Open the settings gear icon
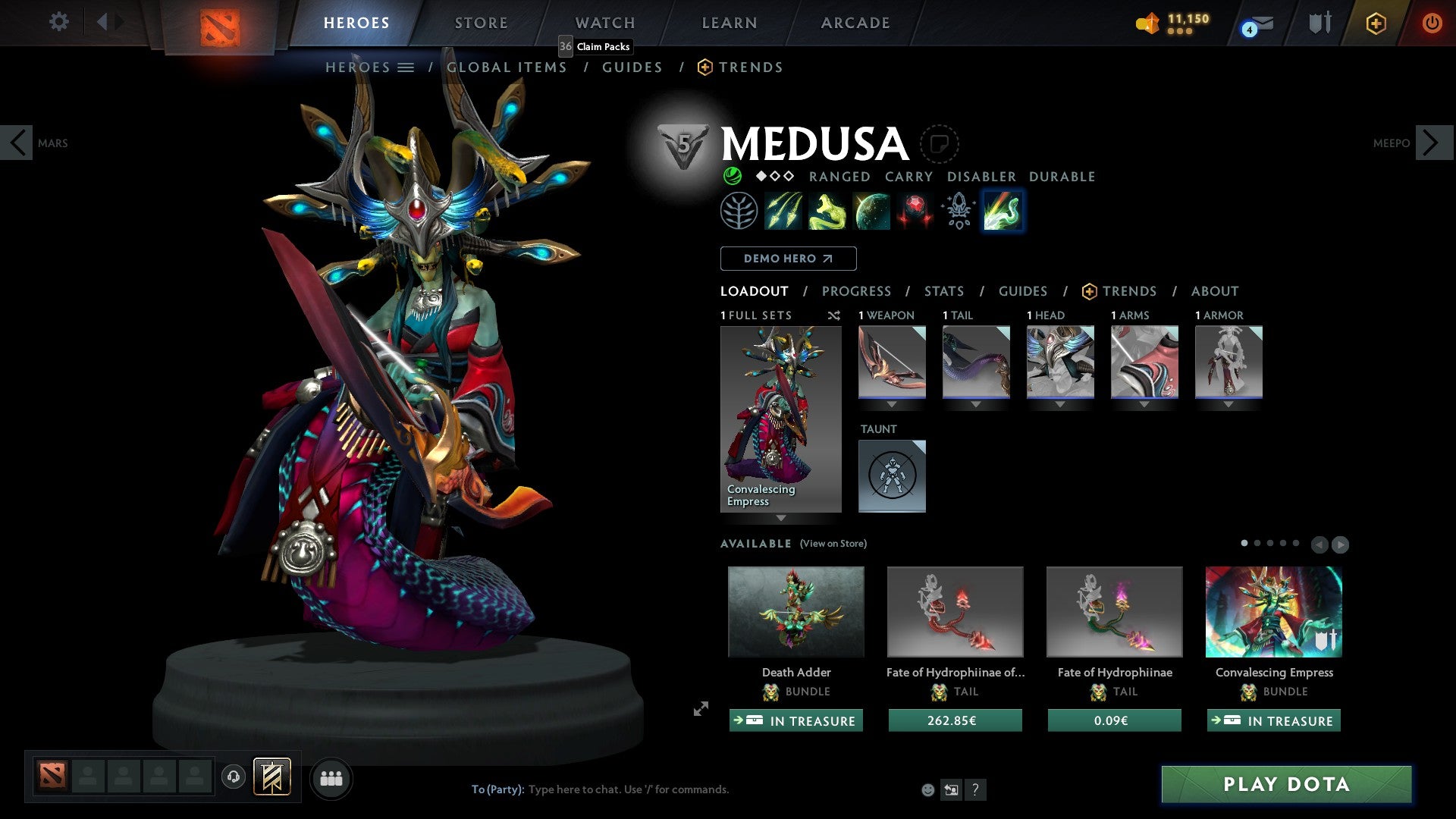The height and width of the screenshot is (819, 1456). click(x=58, y=22)
